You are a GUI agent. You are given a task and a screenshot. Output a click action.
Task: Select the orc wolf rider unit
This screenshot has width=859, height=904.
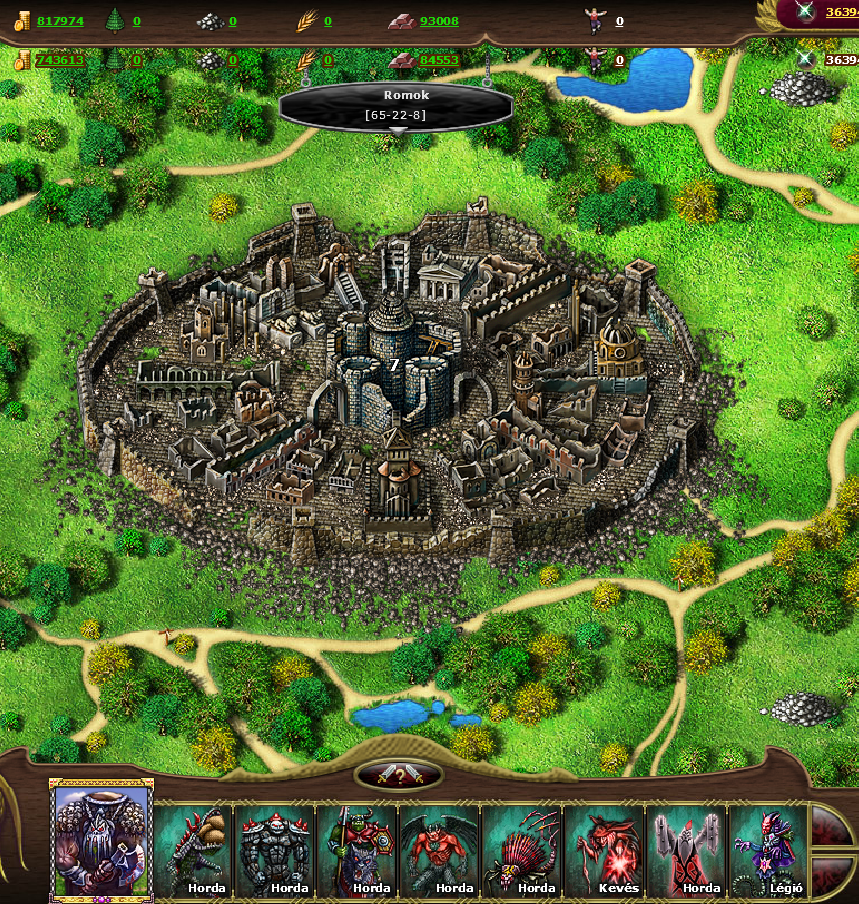(357, 850)
